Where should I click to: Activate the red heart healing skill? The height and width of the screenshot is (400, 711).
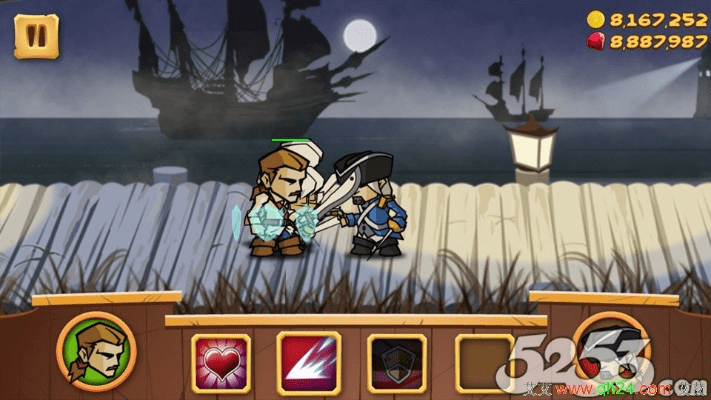click(220, 362)
